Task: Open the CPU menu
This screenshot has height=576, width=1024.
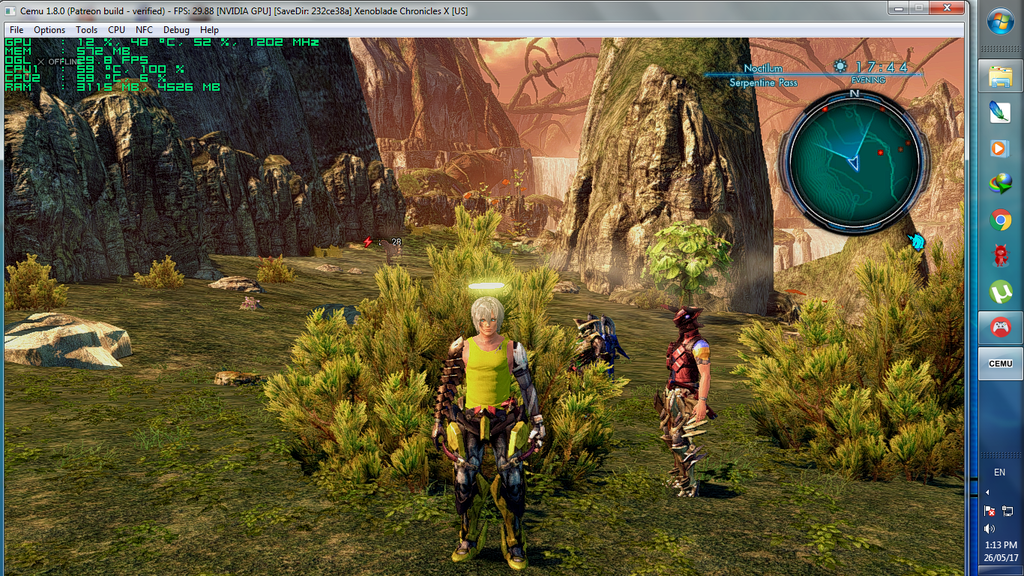Action: pos(117,30)
